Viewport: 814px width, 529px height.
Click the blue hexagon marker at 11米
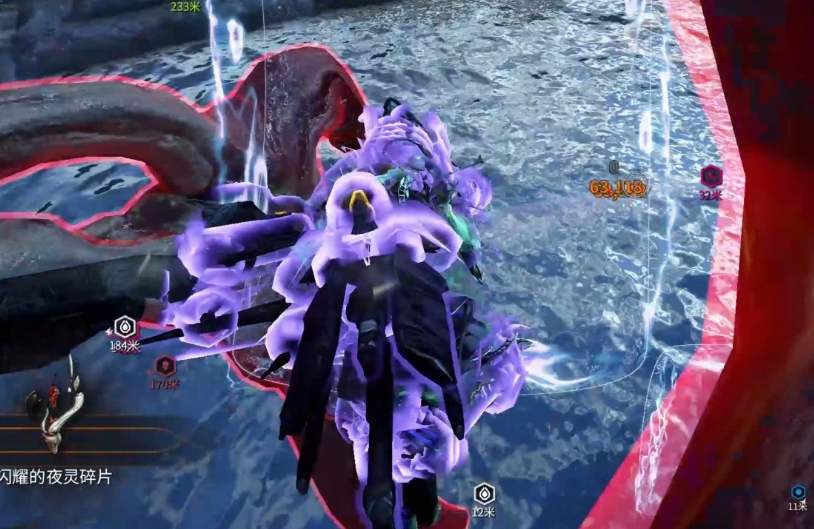[798, 492]
